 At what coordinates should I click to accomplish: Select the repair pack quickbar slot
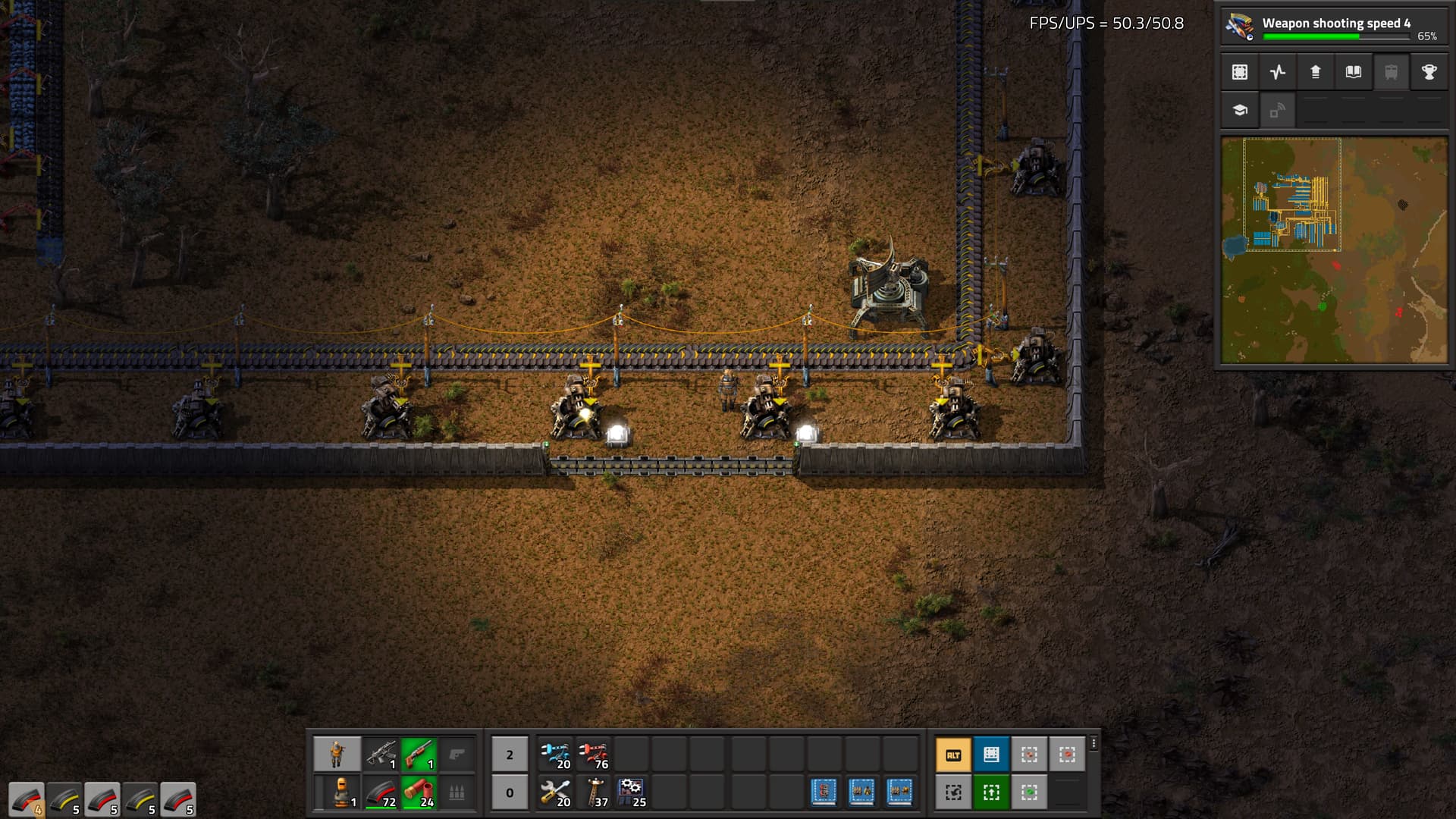[556, 792]
